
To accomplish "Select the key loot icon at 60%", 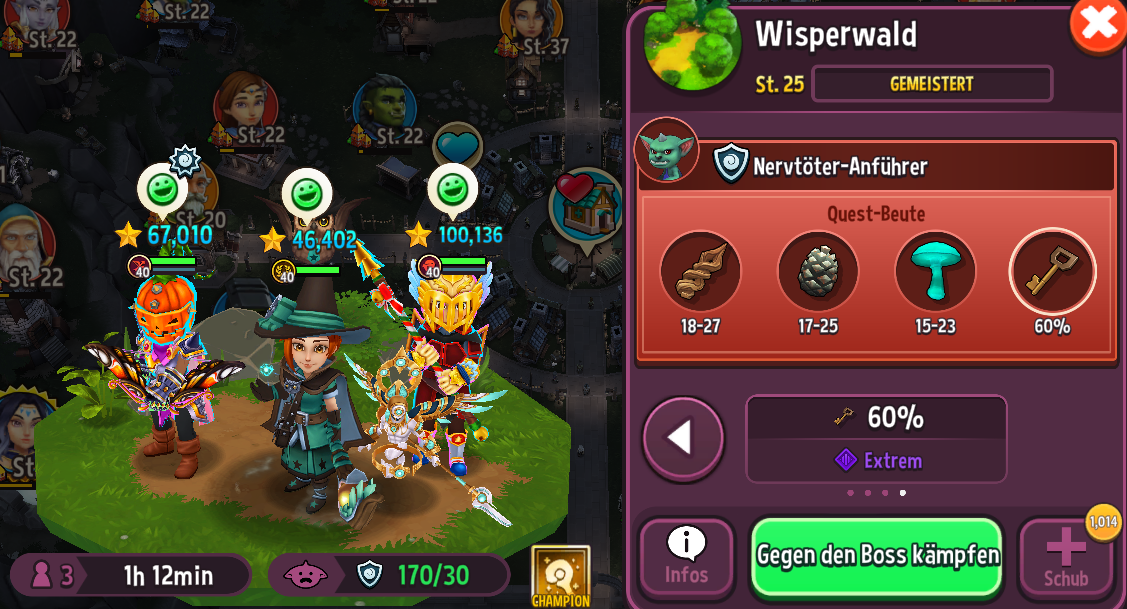I will tap(1052, 271).
